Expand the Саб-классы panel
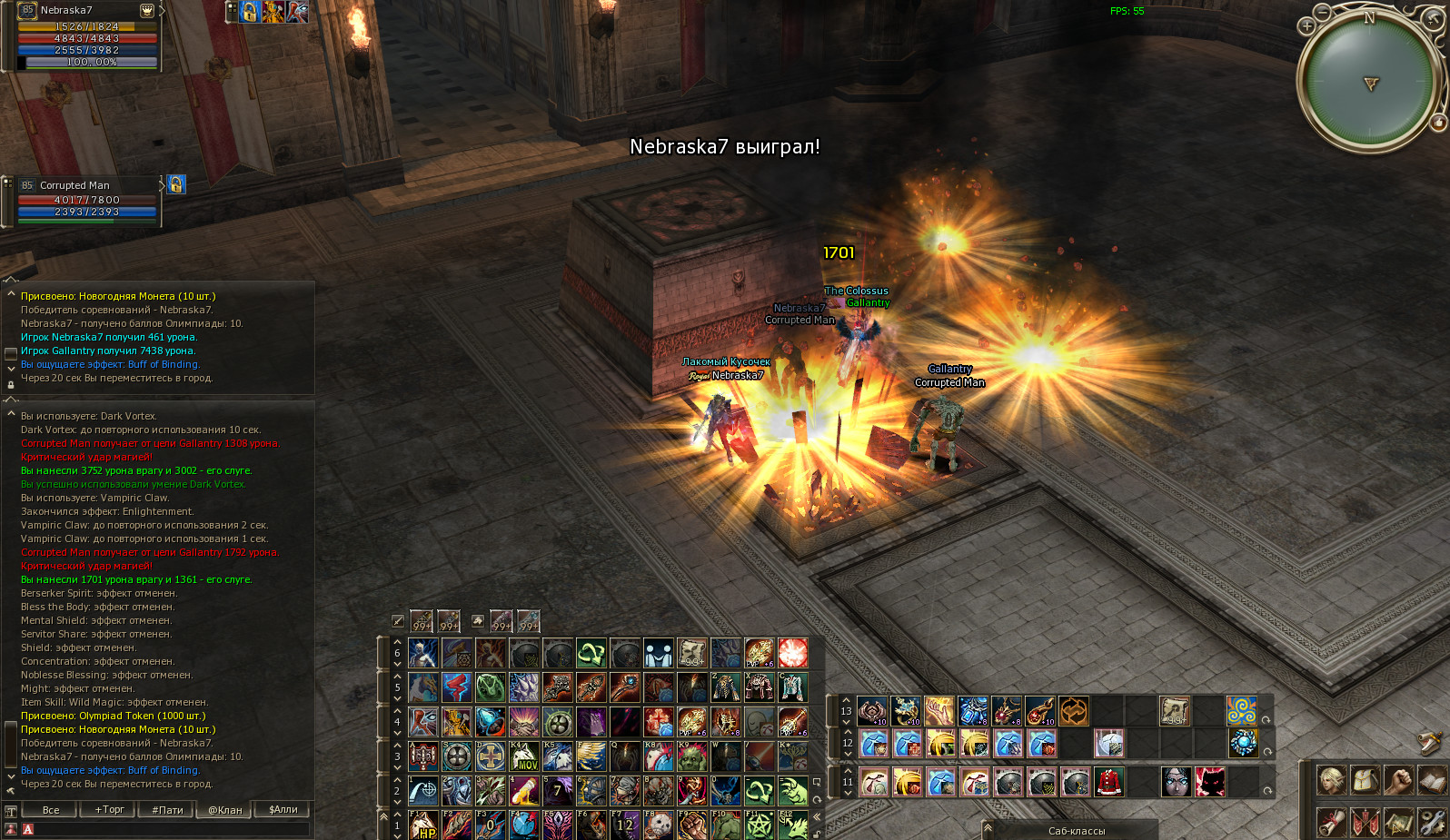Viewport: 1450px width, 840px height. (1076, 830)
